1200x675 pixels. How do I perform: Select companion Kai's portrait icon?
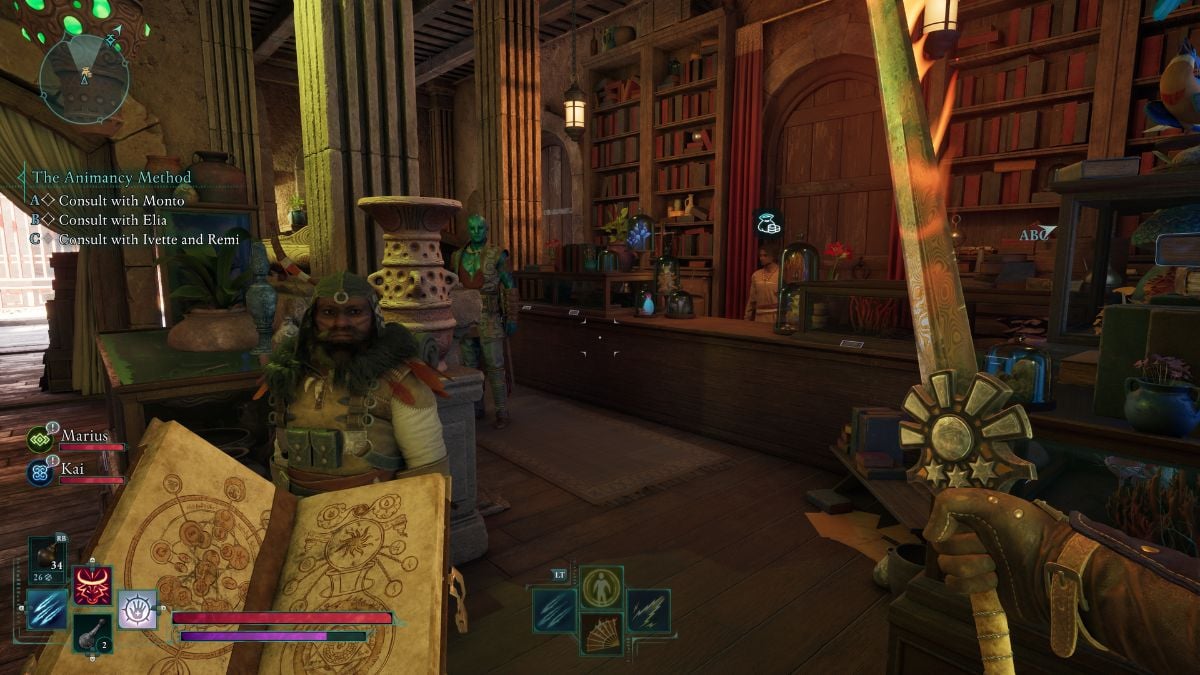pyautogui.click(x=40, y=472)
